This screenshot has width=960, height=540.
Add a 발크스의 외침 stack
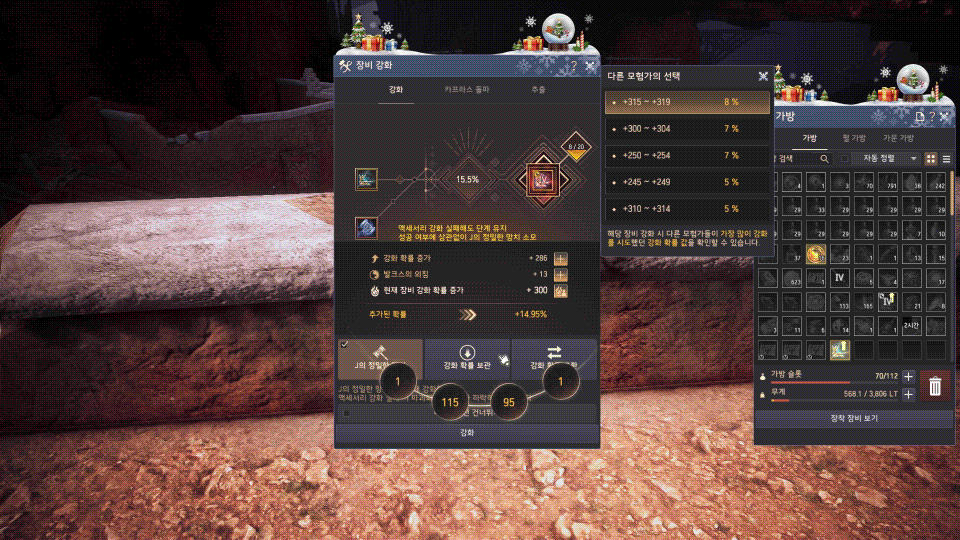click(x=561, y=274)
